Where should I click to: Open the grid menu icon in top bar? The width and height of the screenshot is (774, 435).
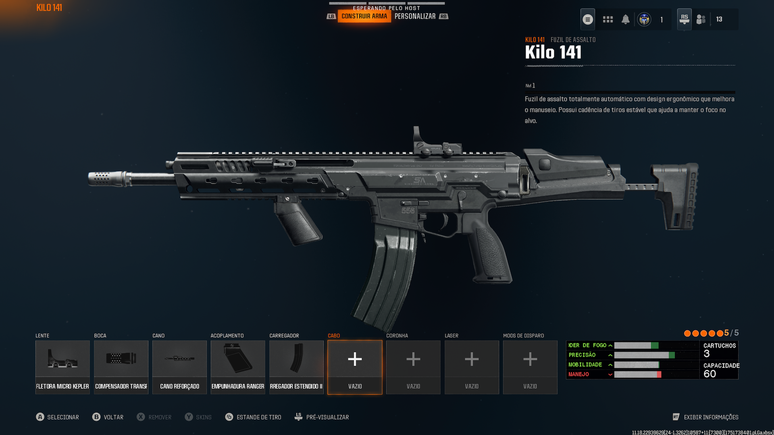(x=607, y=19)
